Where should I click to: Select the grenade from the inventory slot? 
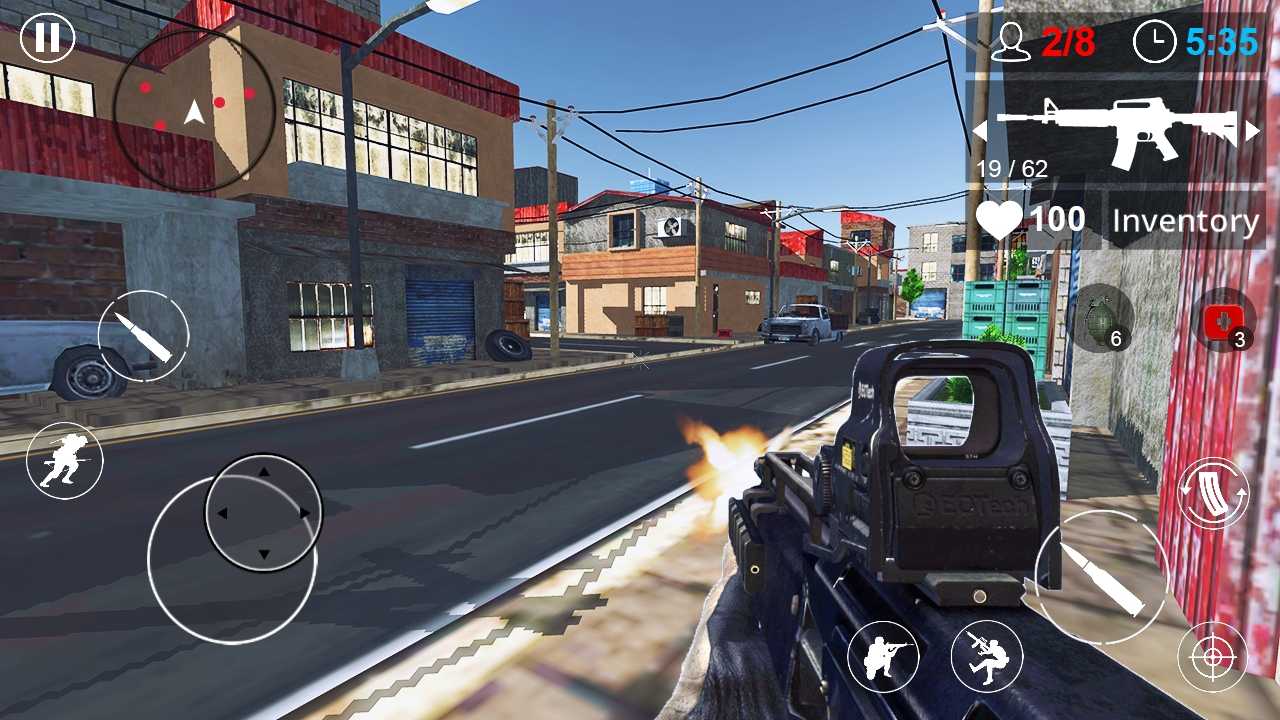click(1102, 320)
